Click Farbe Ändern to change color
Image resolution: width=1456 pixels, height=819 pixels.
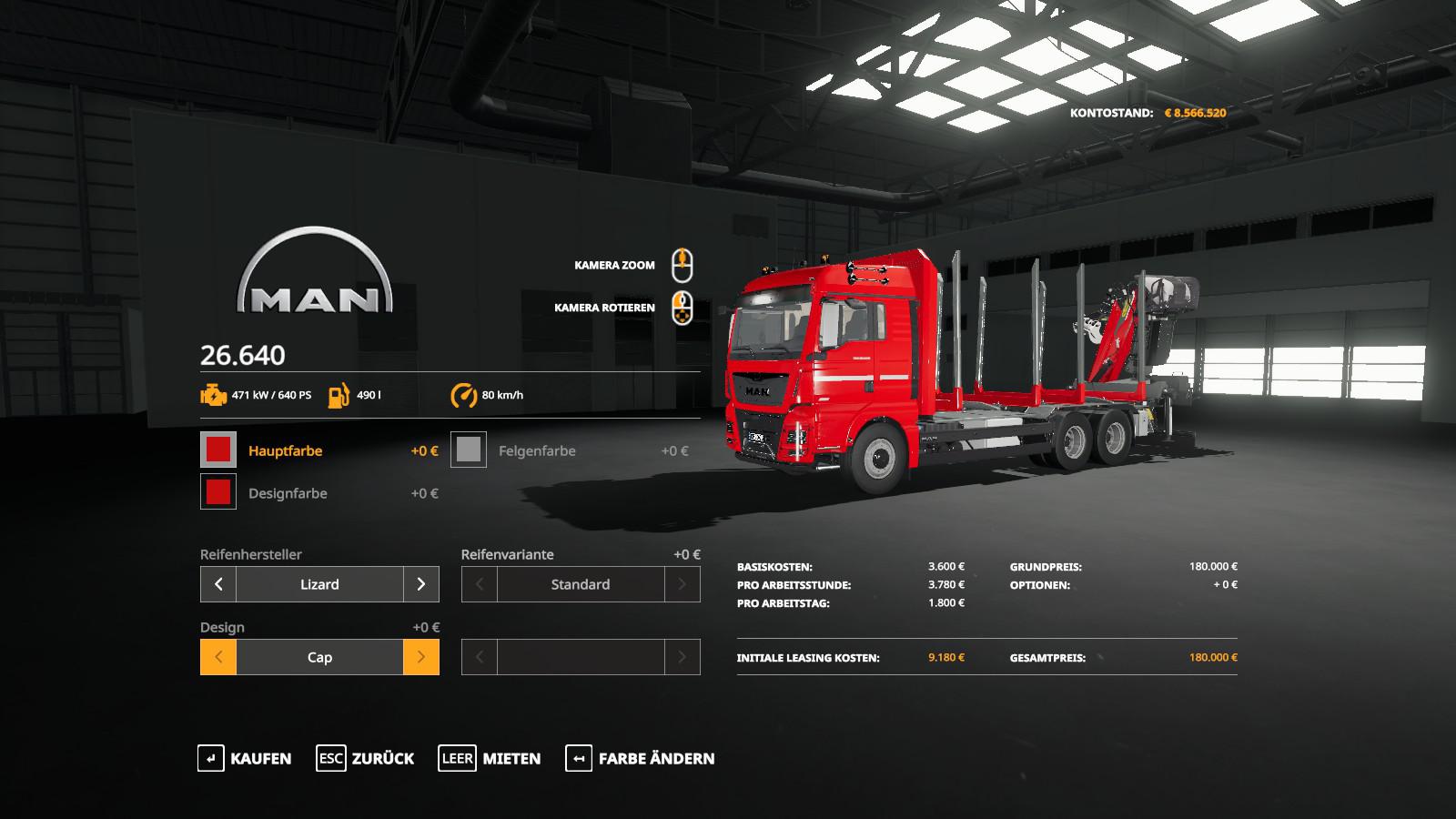(x=641, y=758)
